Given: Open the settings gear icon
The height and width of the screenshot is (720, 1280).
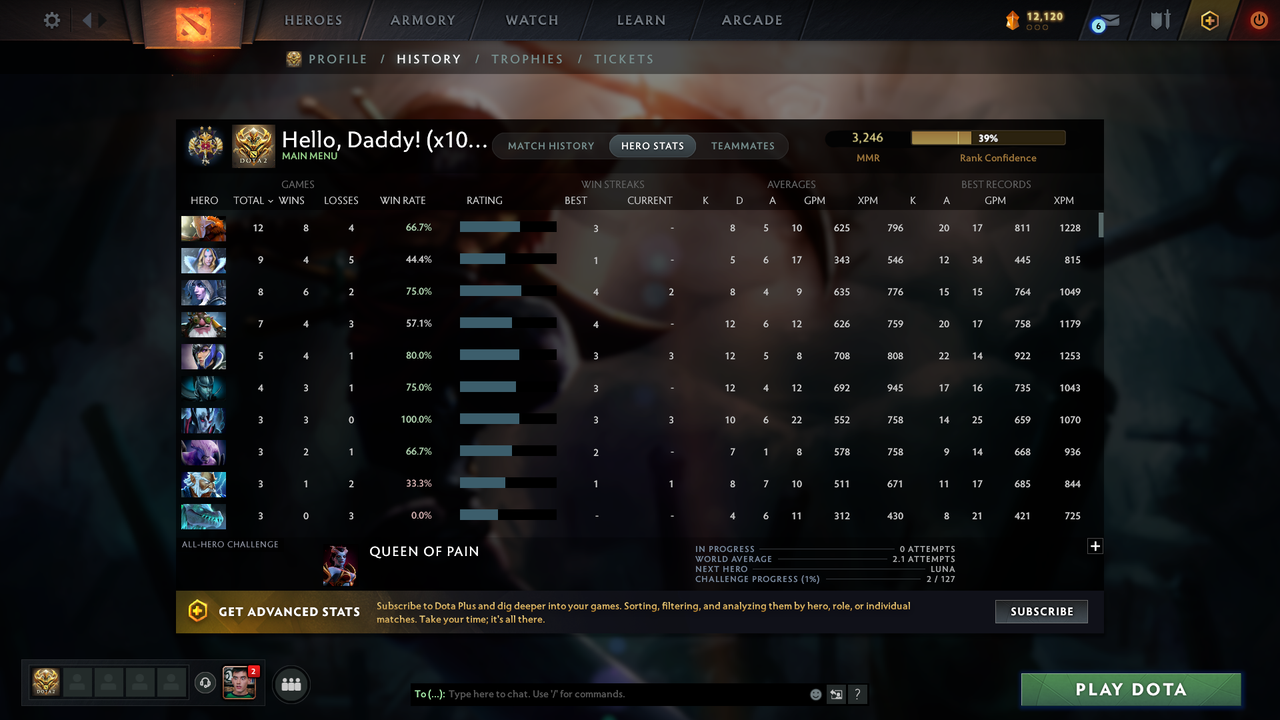Looking at the screenshot, I should click(51, 19).
